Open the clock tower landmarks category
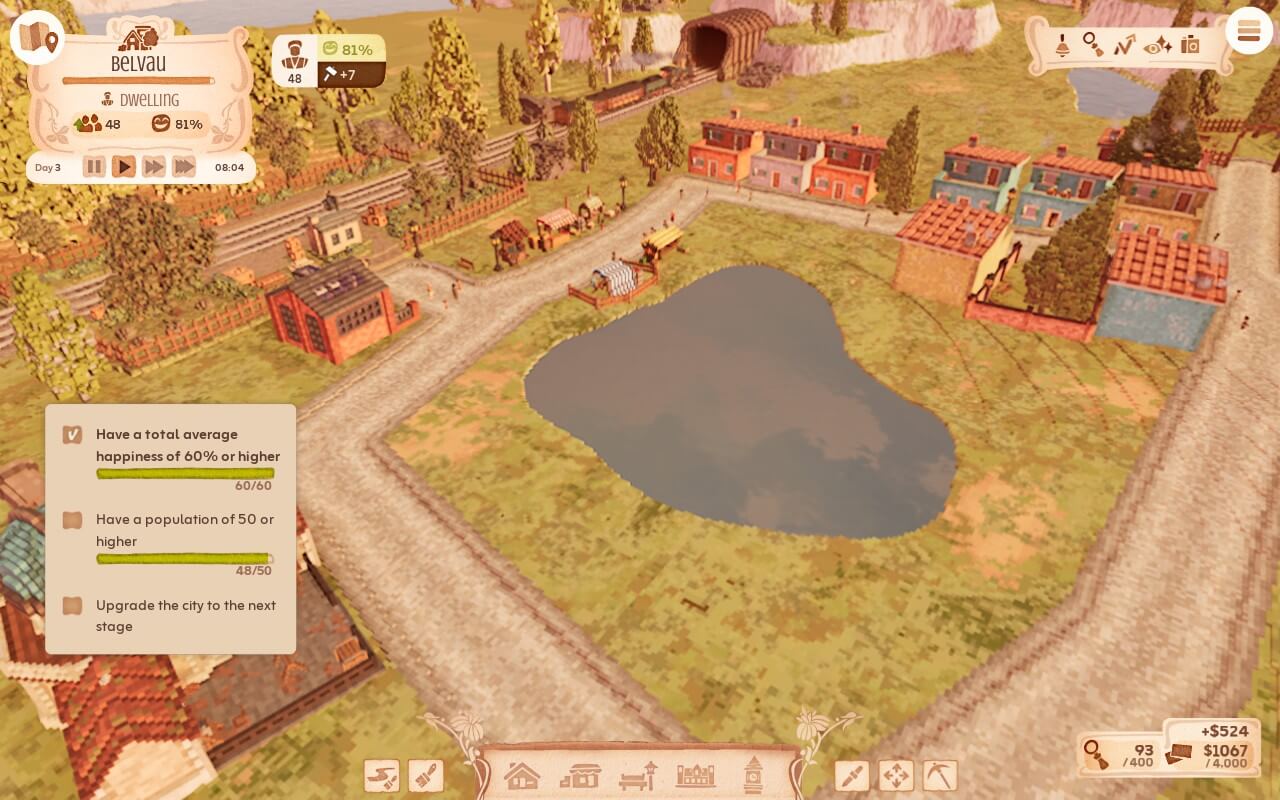 click(x=754, y=775)
